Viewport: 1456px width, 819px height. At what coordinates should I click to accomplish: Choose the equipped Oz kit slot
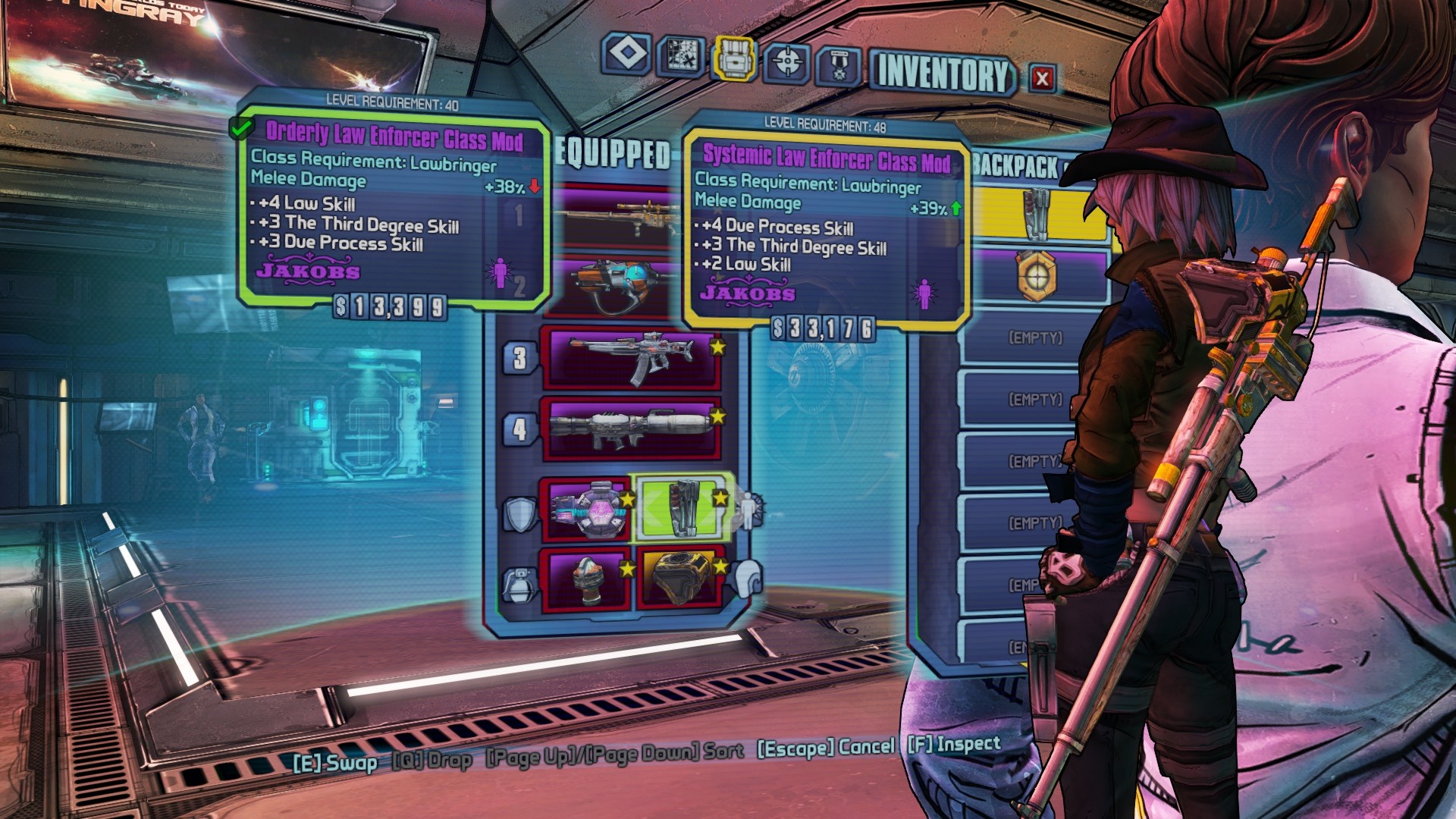[680, 578]
